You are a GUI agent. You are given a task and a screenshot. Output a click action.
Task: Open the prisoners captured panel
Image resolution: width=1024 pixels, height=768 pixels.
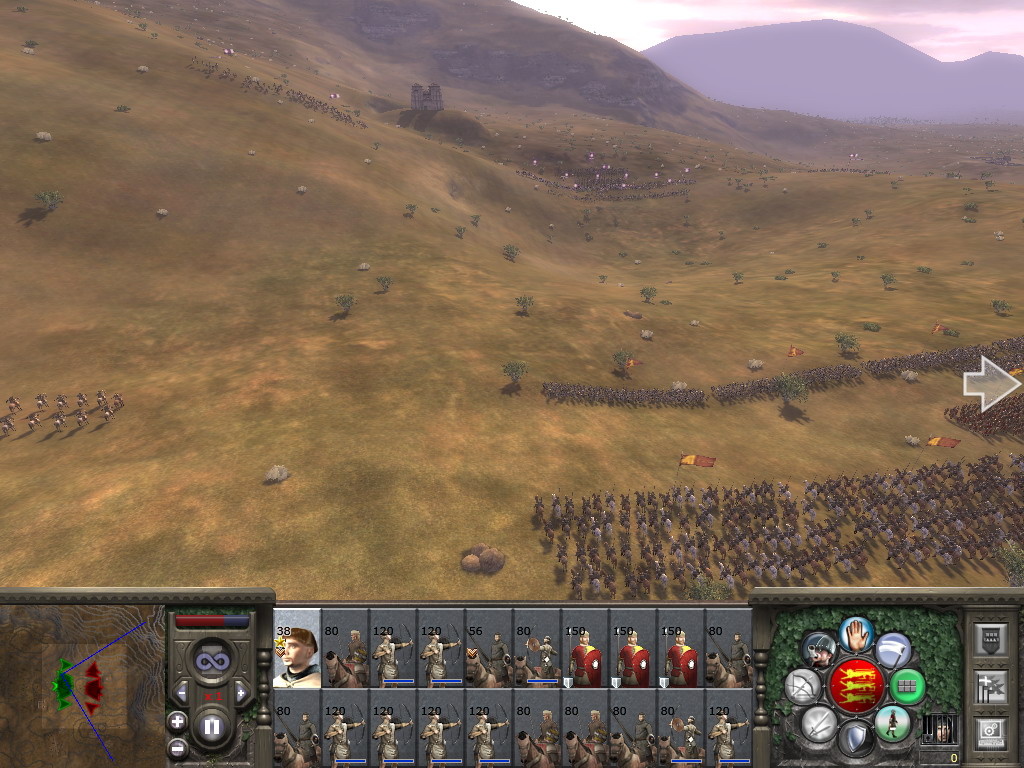939,728
